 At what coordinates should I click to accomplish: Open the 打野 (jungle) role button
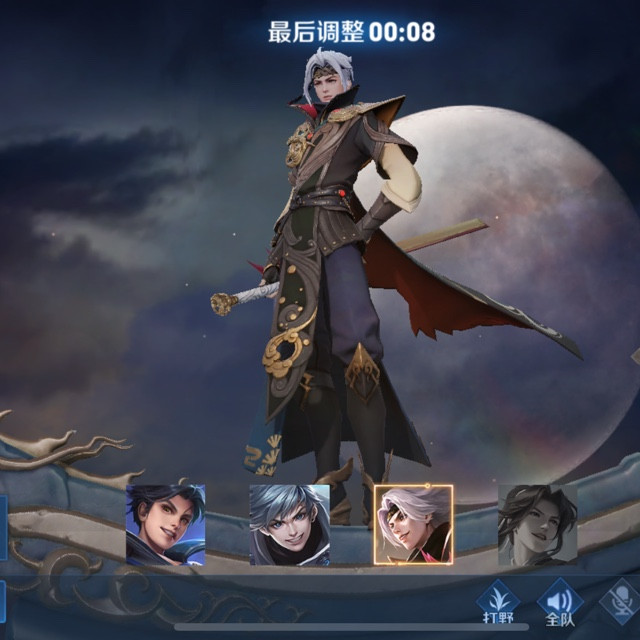click(x=500, y=603)
